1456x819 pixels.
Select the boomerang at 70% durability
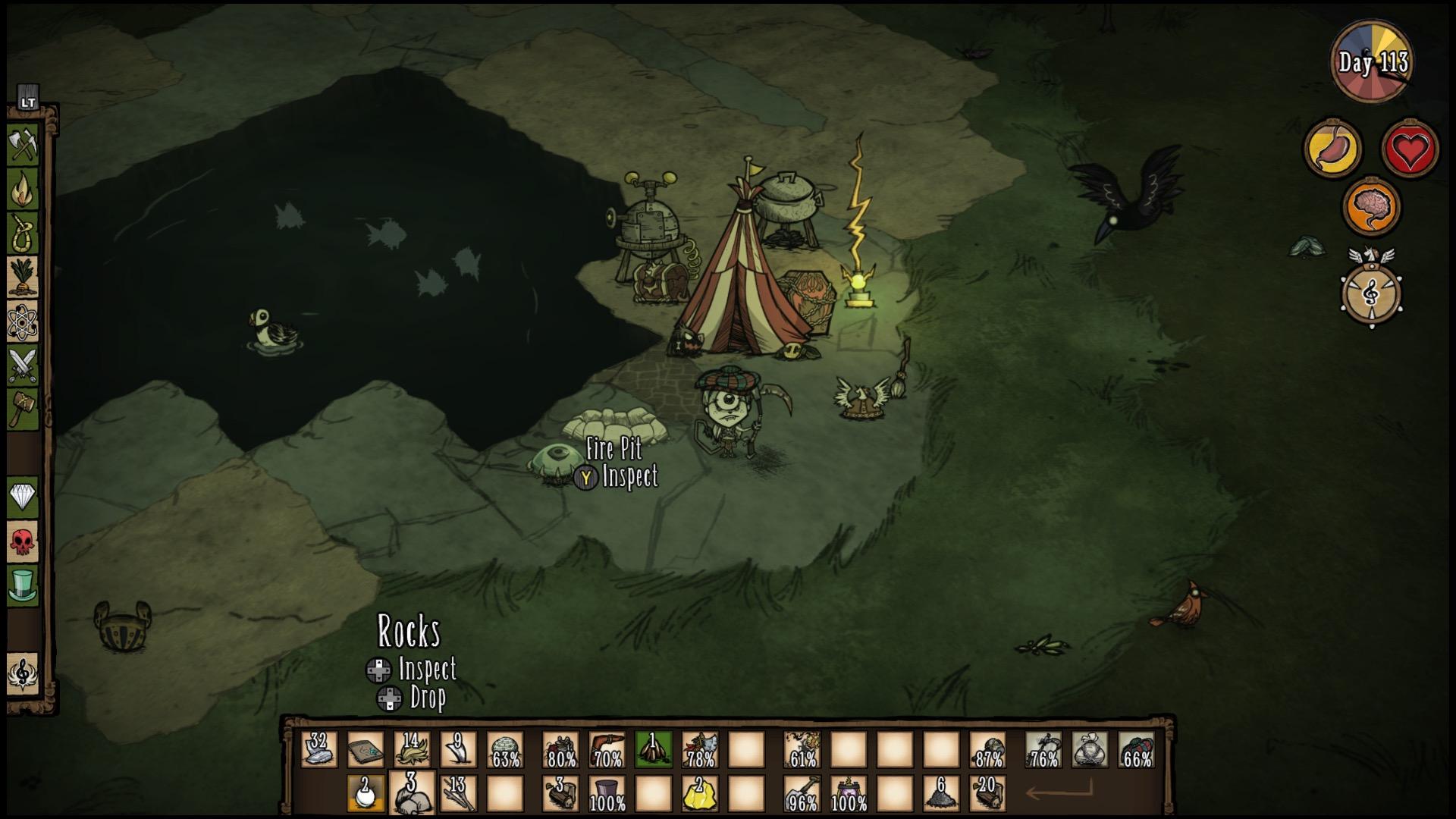tap(607, 749)
